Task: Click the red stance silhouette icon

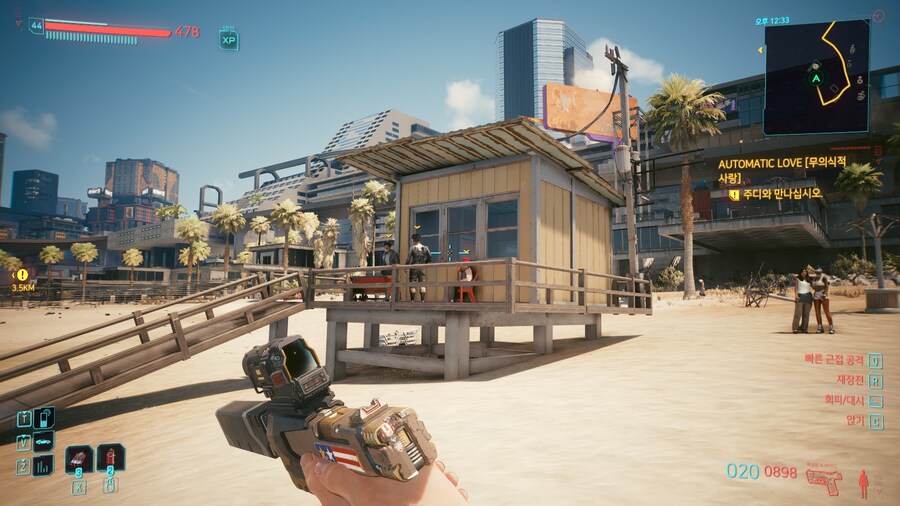Action: tap(864, 483)
